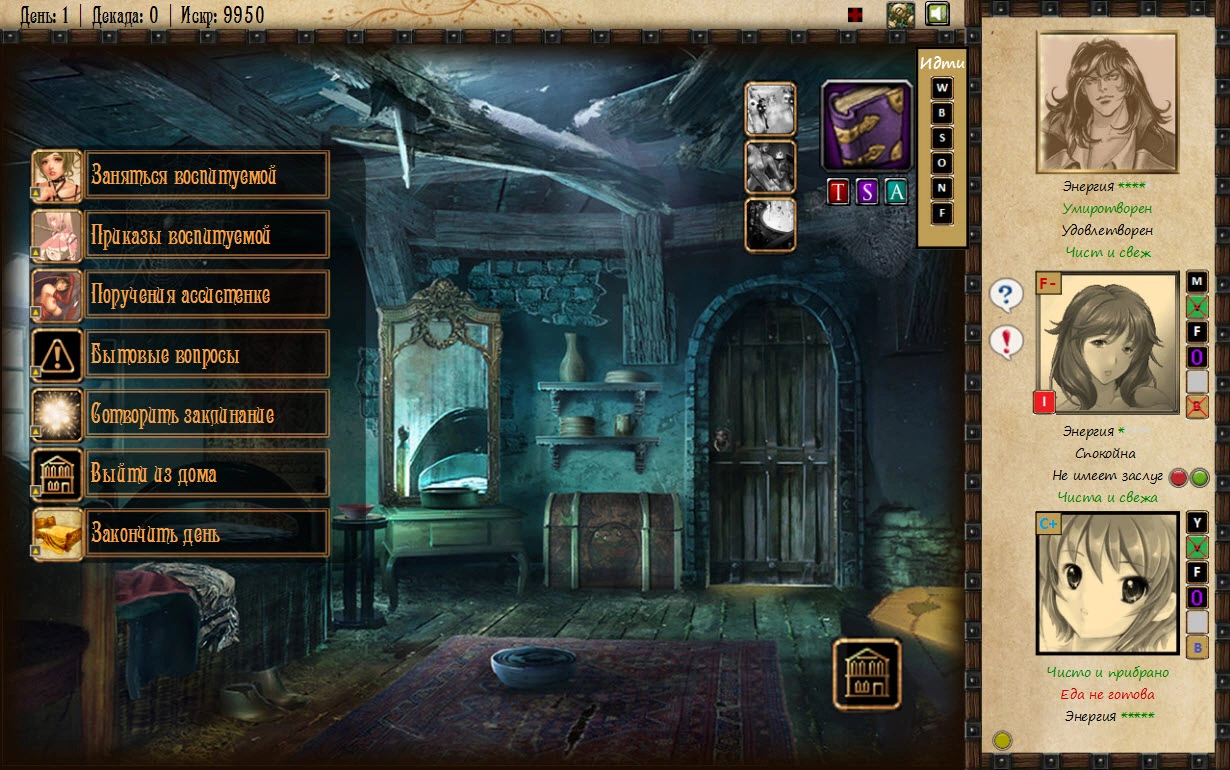This screenshot has height=770, width=1230.
Task: Click the blue question mark help bubble
Action: point(1006,295)
